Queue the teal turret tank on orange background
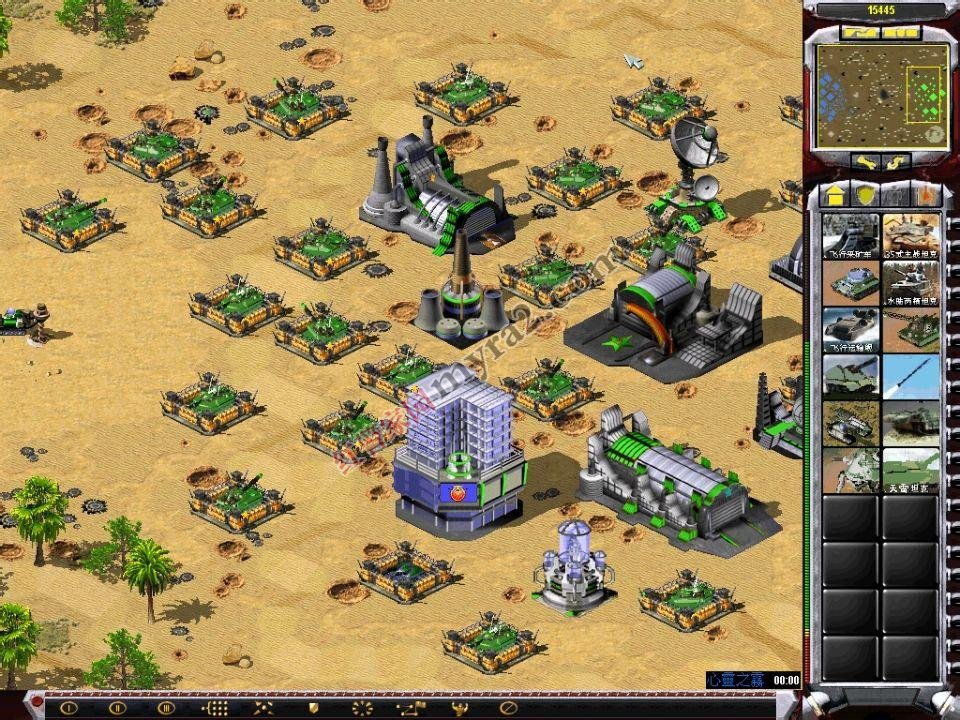 851,283
